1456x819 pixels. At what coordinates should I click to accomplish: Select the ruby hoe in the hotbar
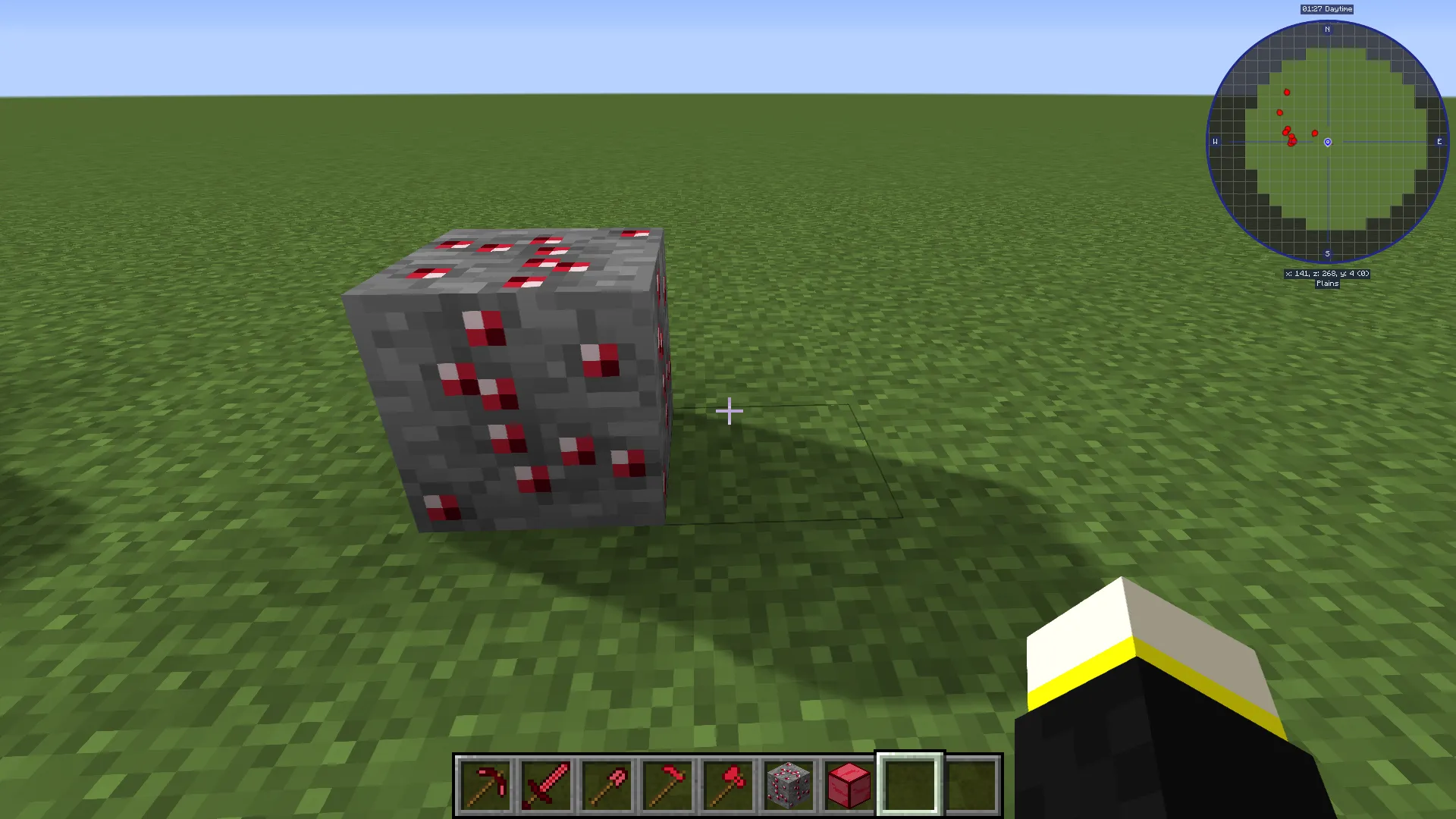(x=667, y=783)
